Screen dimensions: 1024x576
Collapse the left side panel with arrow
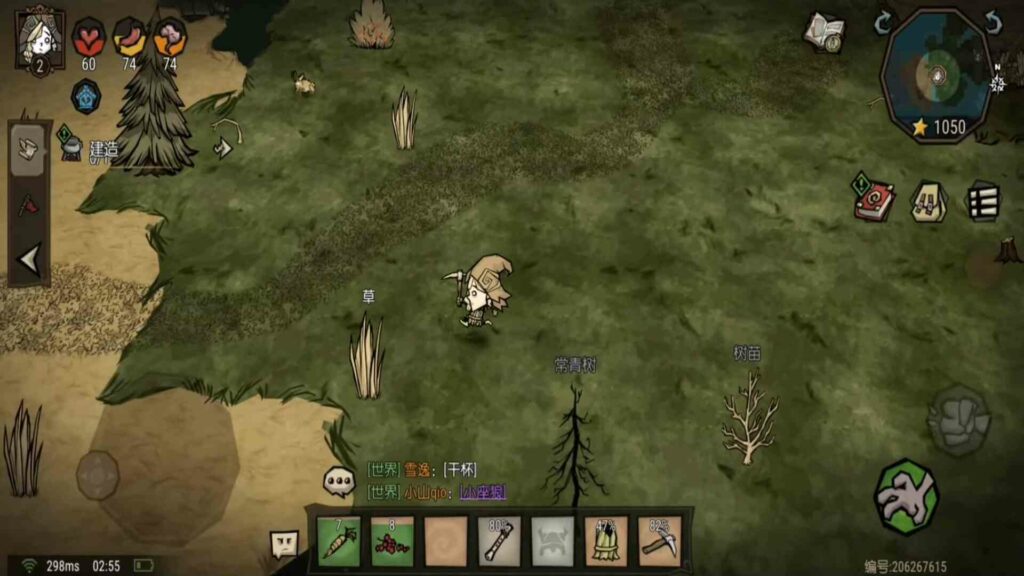tap(29, 260)
